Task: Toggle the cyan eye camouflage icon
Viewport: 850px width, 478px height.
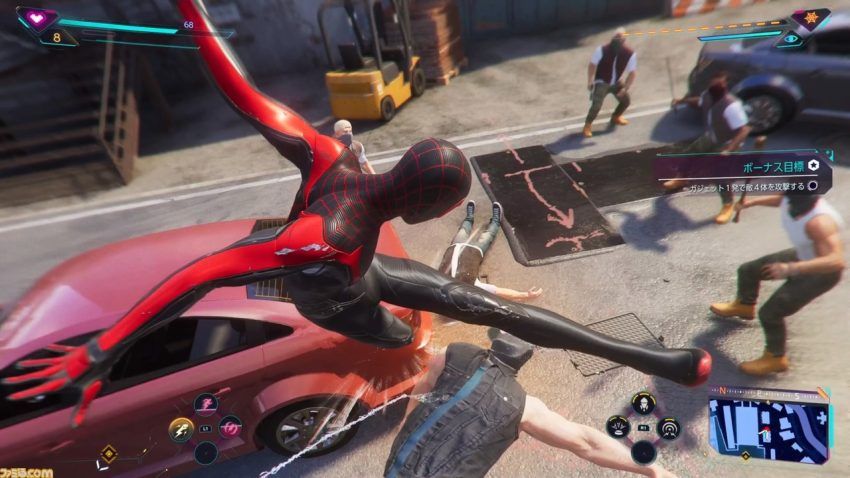Action: (x=792, y=39)
